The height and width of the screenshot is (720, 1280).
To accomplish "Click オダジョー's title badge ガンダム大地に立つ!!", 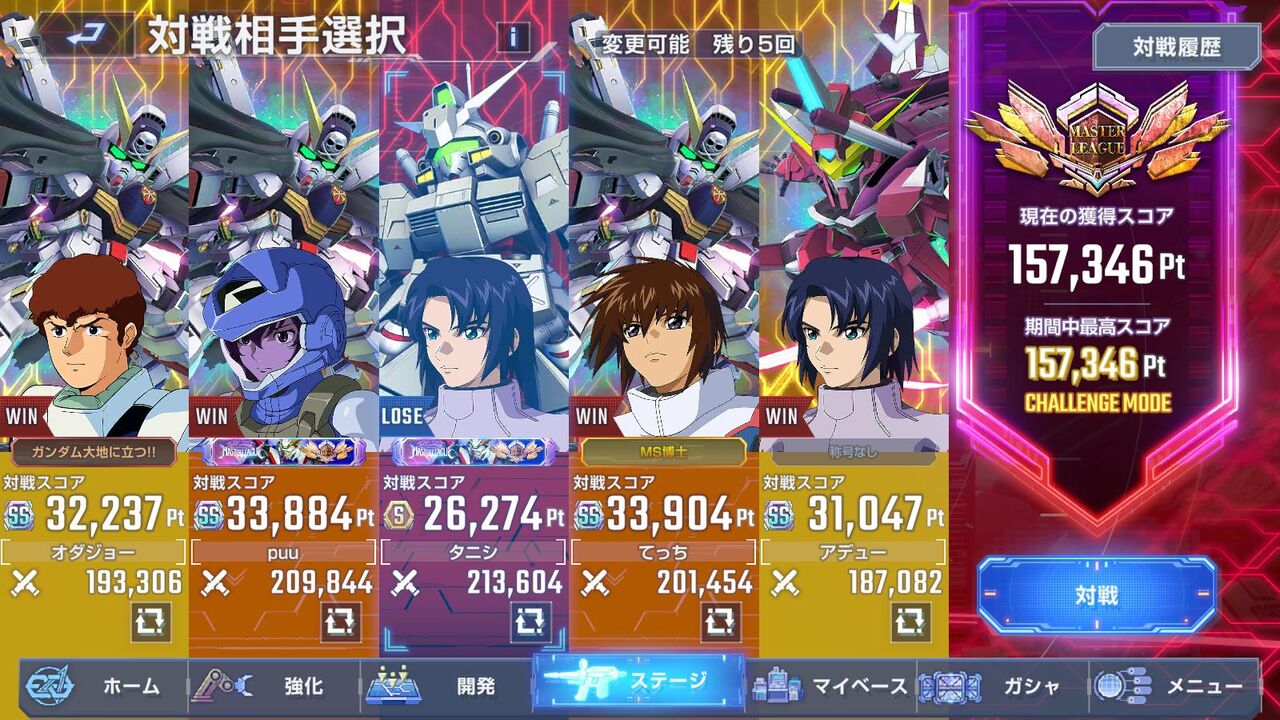I will coord(92,450).
